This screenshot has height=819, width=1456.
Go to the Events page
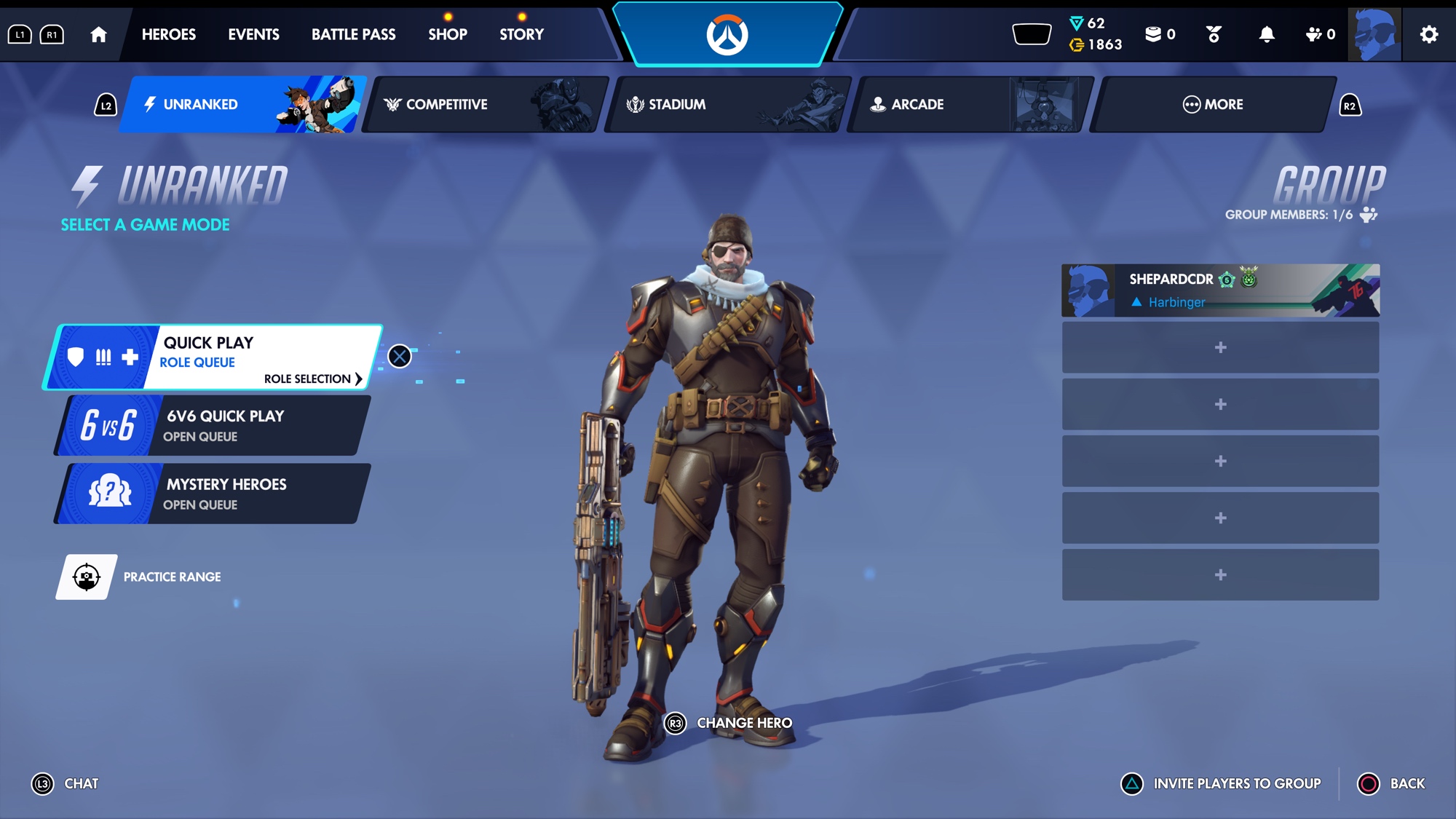click(x=253, y=34)
